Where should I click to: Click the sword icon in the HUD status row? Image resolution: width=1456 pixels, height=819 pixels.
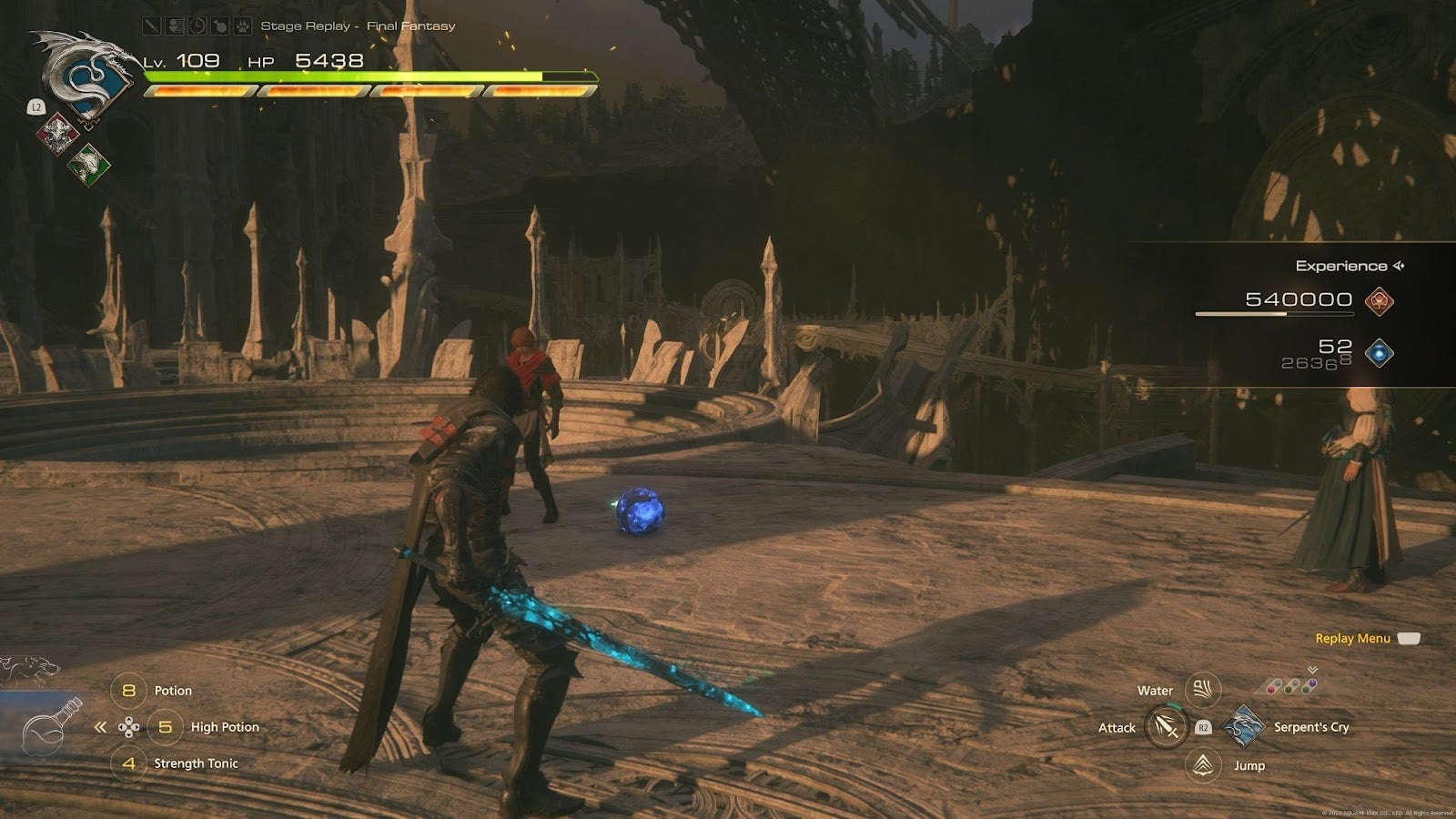click(151, 25)
